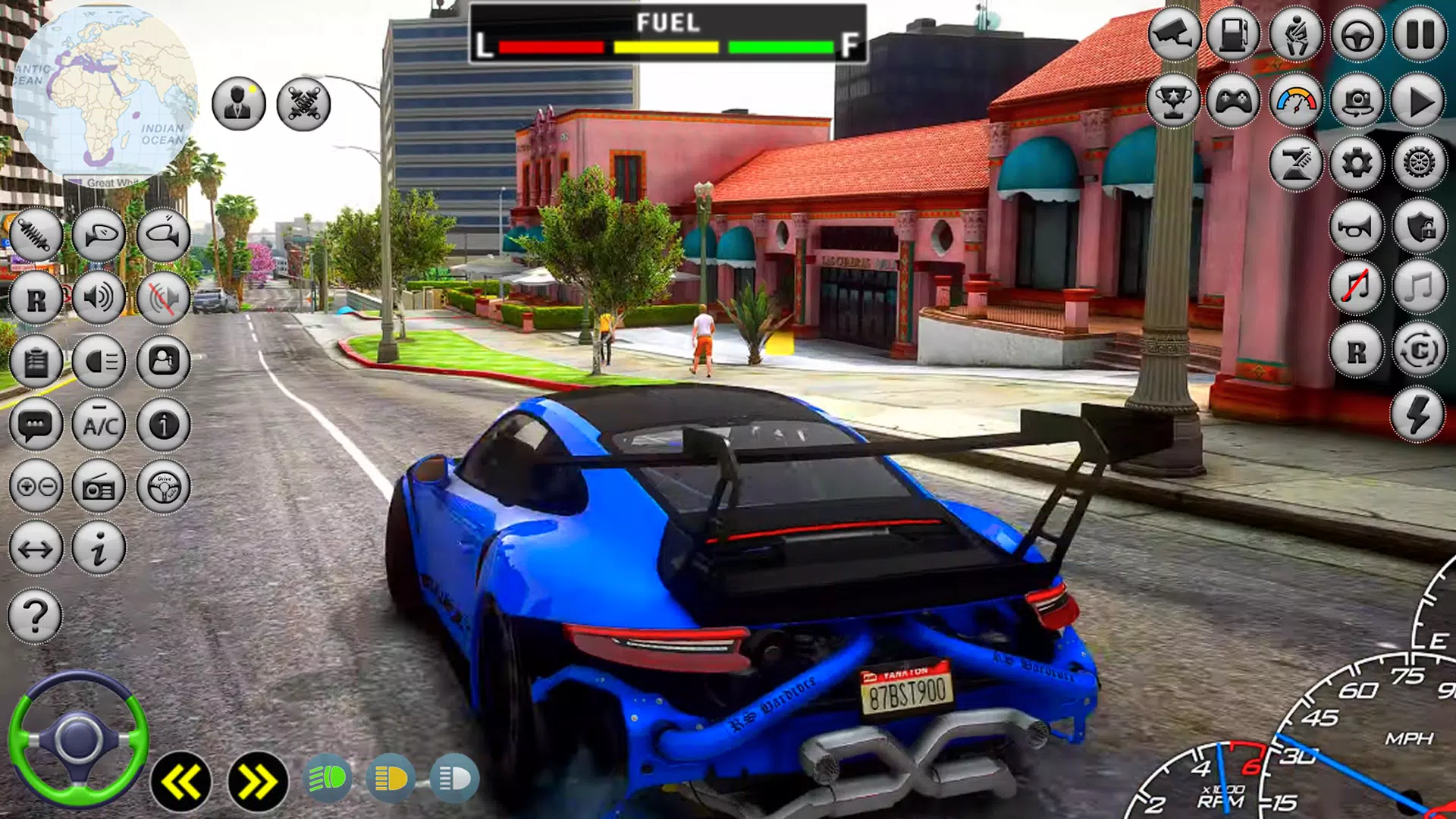
Task: Tap the fuel pump icon
Action: pos(1234,34)
